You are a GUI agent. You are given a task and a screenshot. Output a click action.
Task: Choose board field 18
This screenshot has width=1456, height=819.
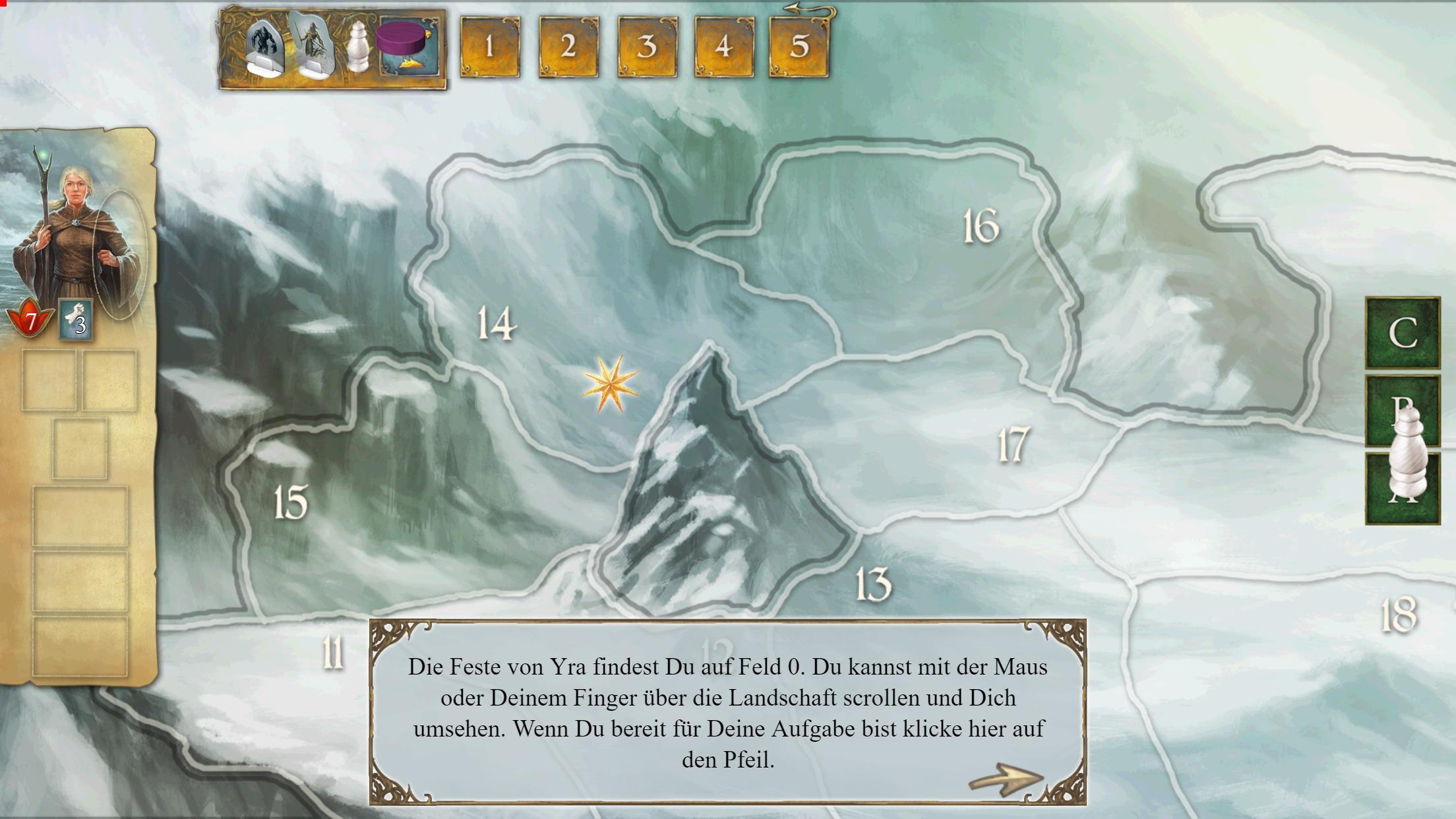1398,615
